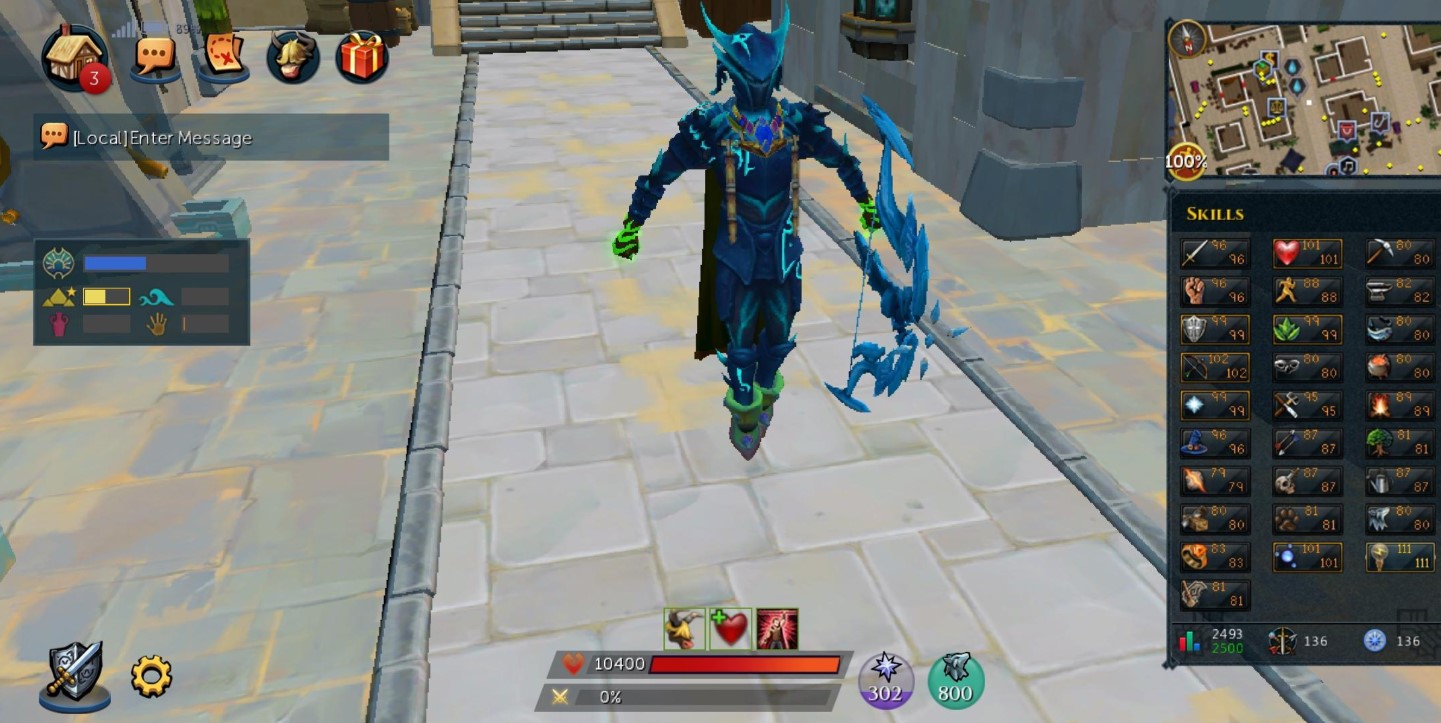Select the Ranged bow skill at 102

pyautogui.click(x=1214, y=368)
